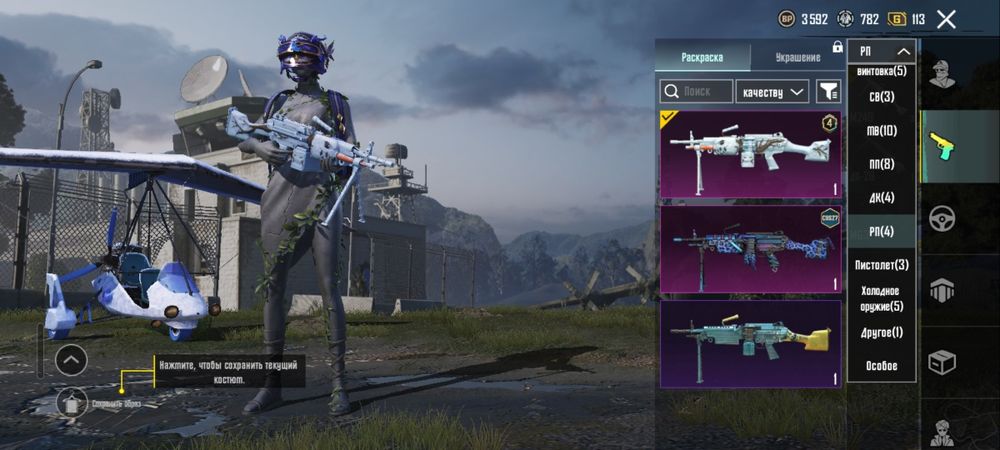Select the ДК(4) weapon category

click(881, 197)
